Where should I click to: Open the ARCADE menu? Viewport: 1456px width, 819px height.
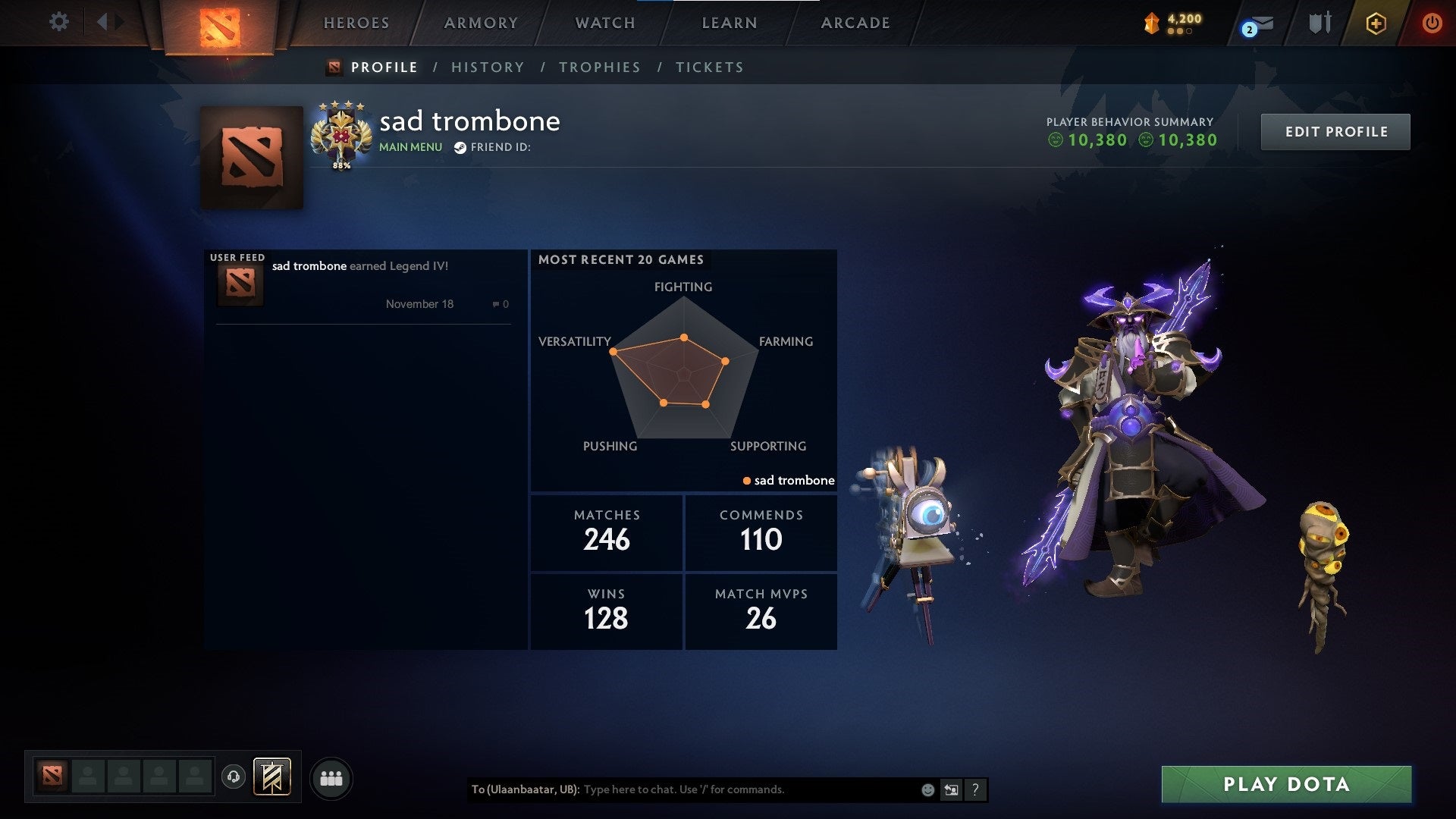[855, 23]
